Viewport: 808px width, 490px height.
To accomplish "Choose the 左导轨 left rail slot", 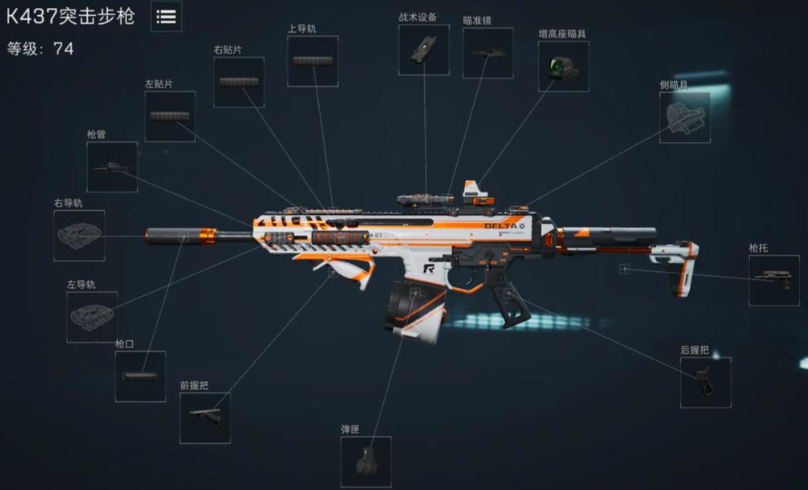I will [x=92, y=317].
